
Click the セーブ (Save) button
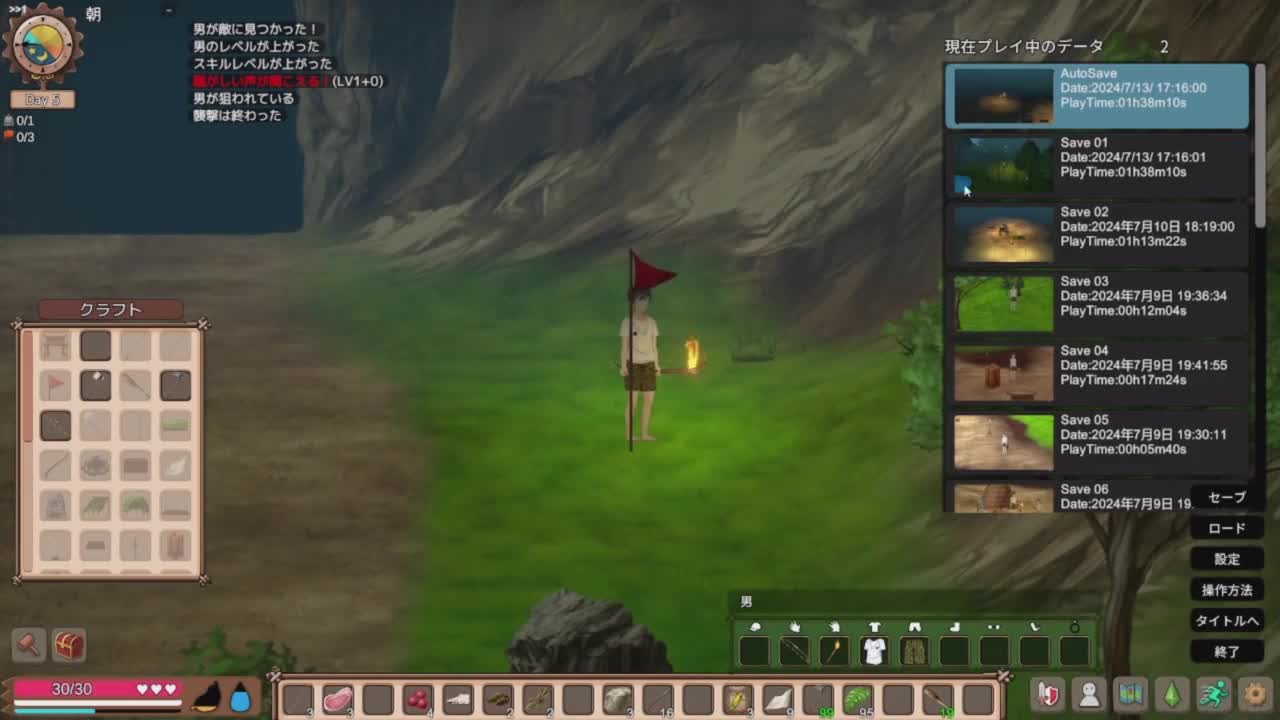(1227, 497)
